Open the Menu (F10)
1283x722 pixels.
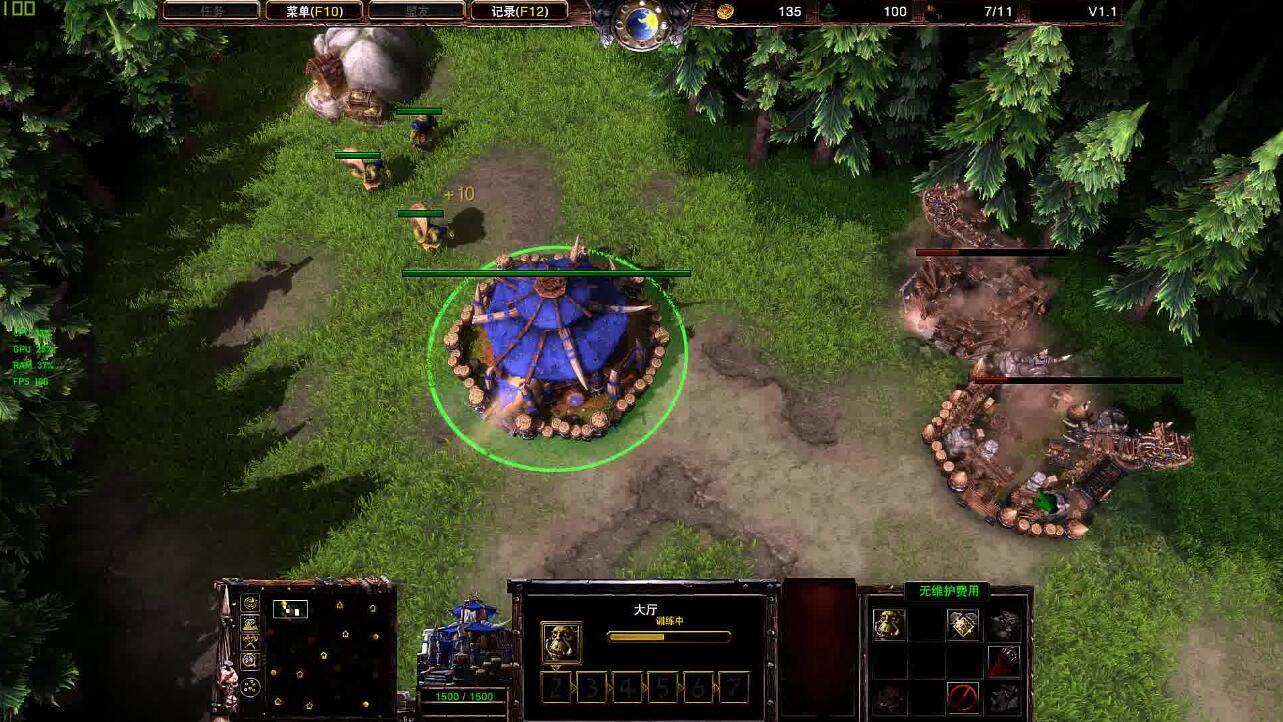(x=313, y=11)
